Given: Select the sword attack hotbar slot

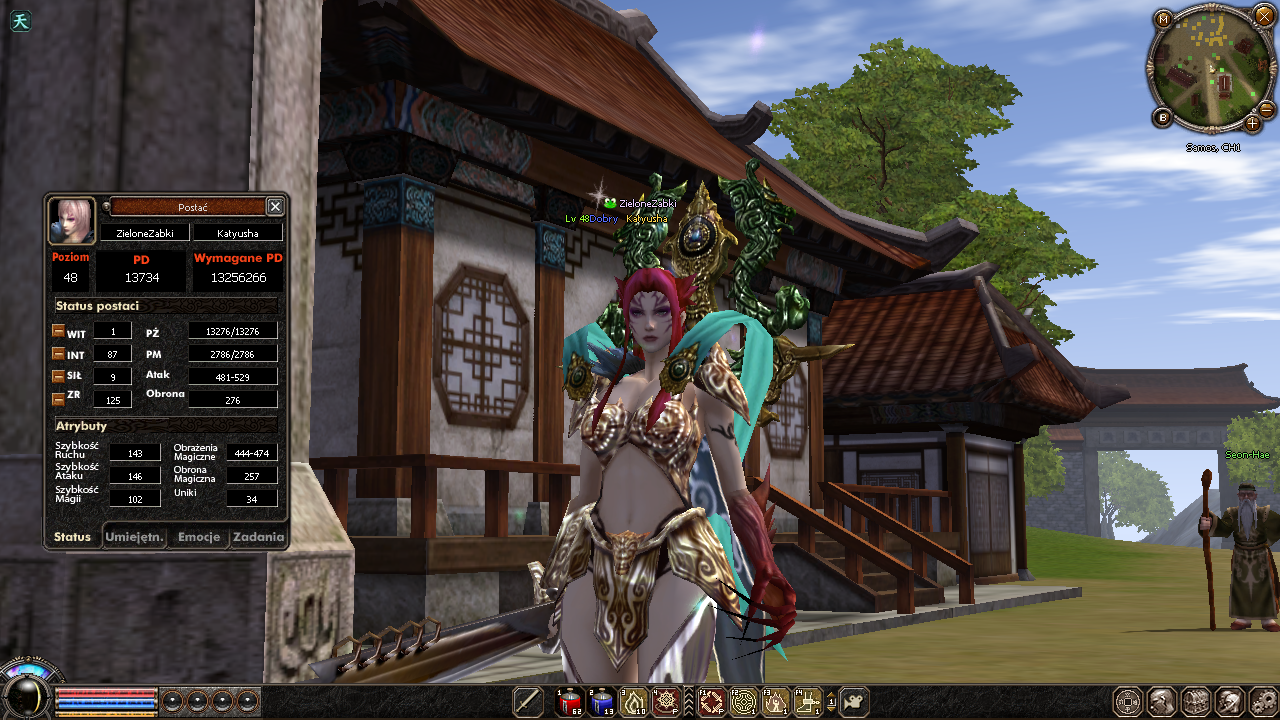Looking at the screenshot, I should 528,702.
